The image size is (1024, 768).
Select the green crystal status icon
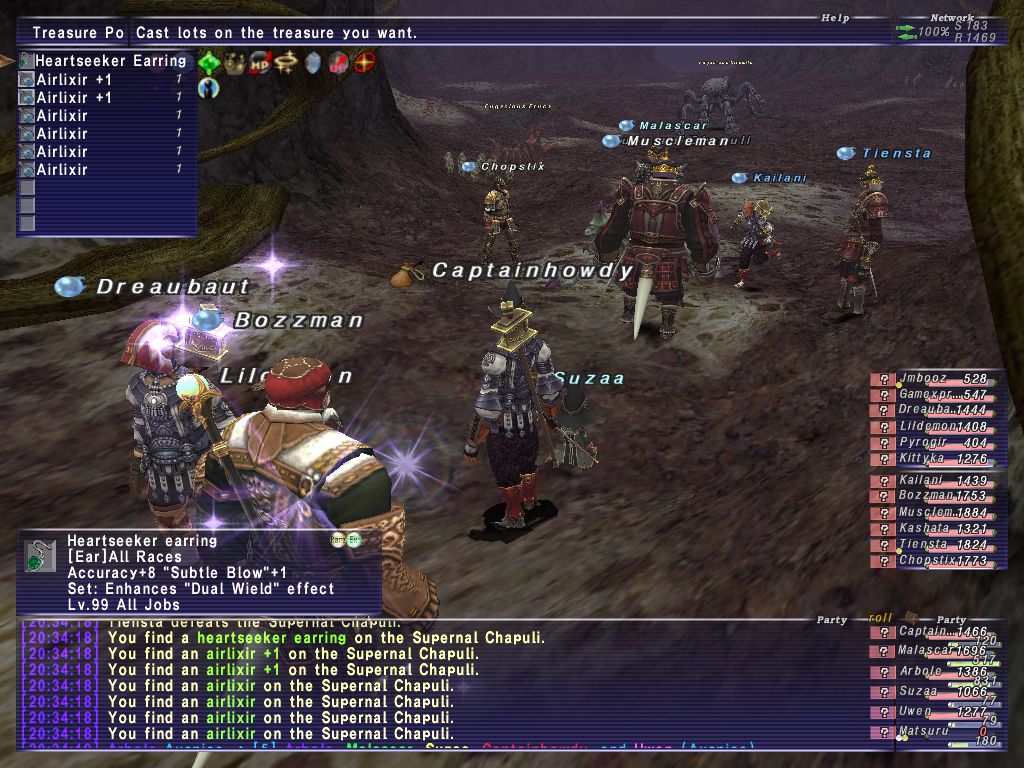[209, 63]
